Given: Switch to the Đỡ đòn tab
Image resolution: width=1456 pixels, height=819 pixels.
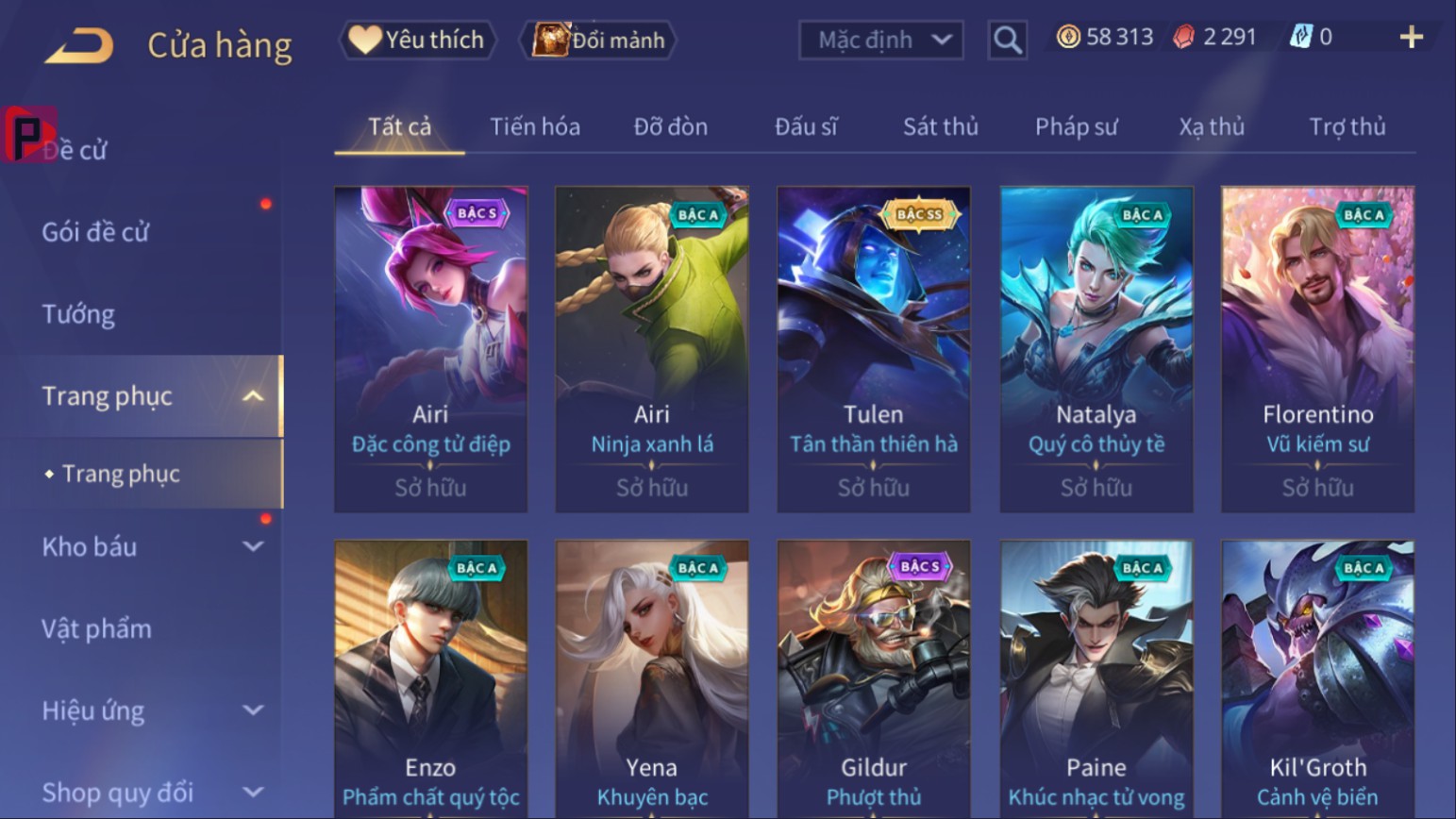Looking at the screenshot, I should click(x=670, y=126).
